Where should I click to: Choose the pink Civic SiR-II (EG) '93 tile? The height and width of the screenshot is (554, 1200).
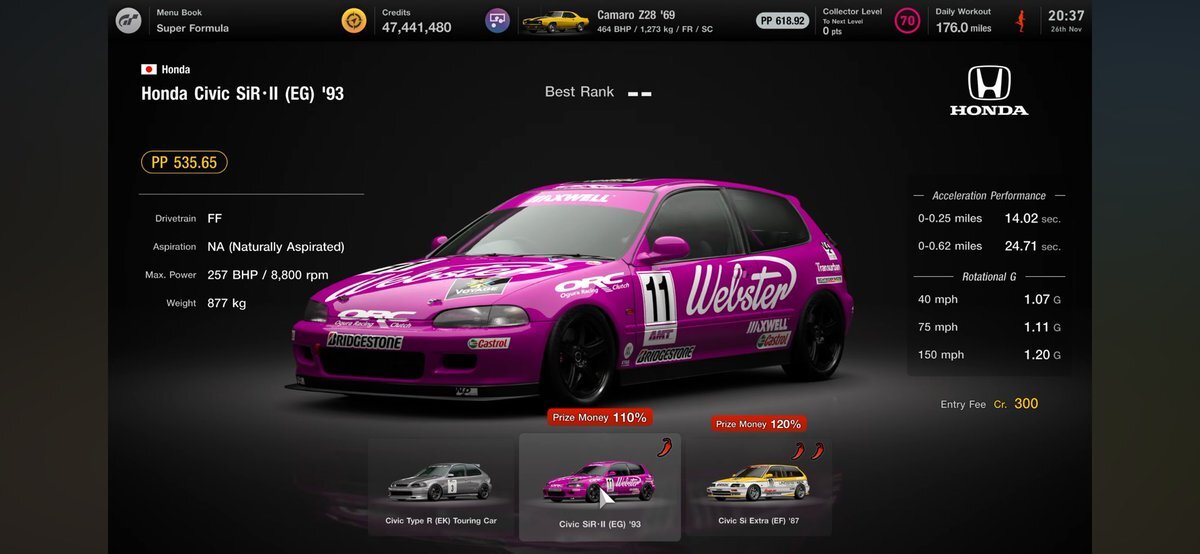[x=600, y=487]
